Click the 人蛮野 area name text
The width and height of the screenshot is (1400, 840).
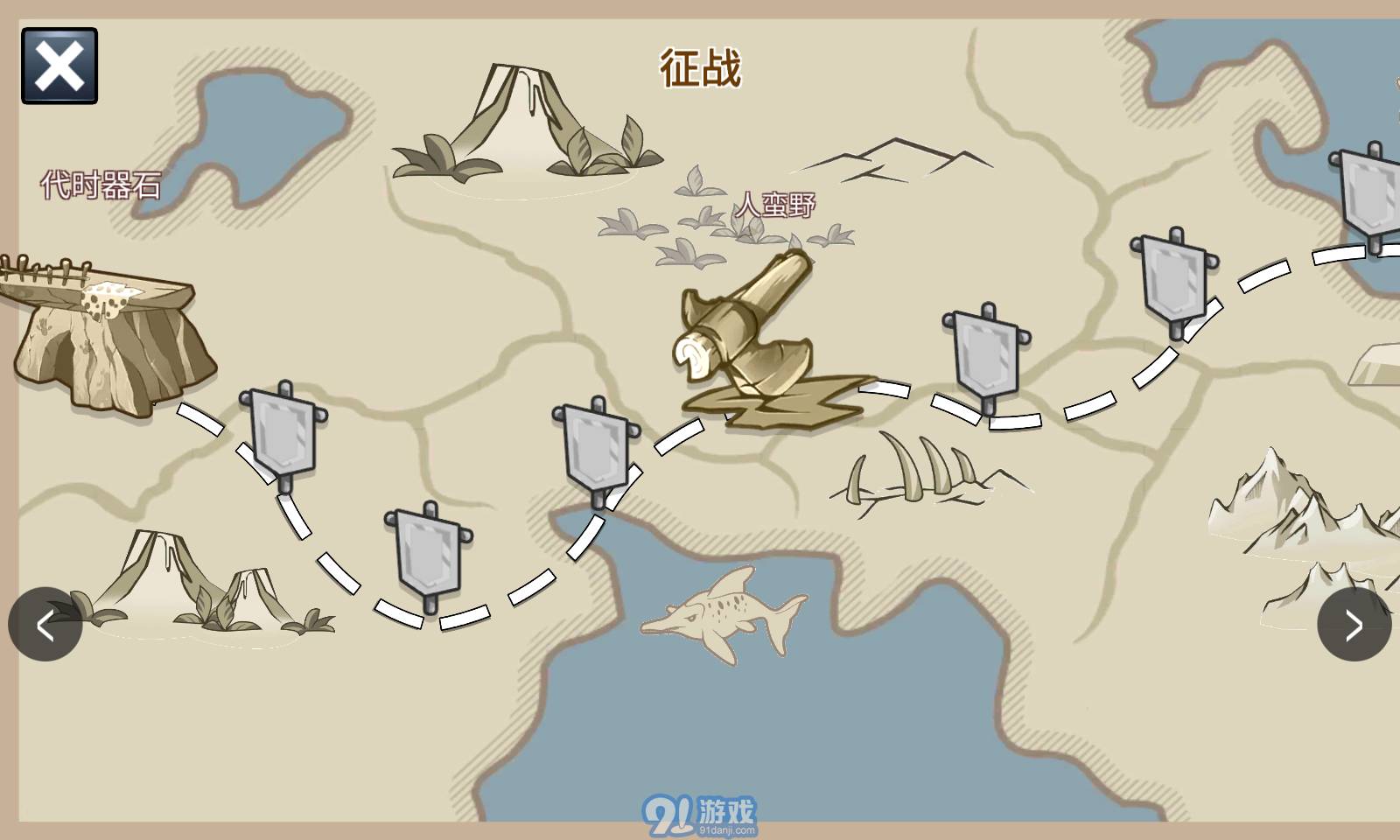click(777, 203)
